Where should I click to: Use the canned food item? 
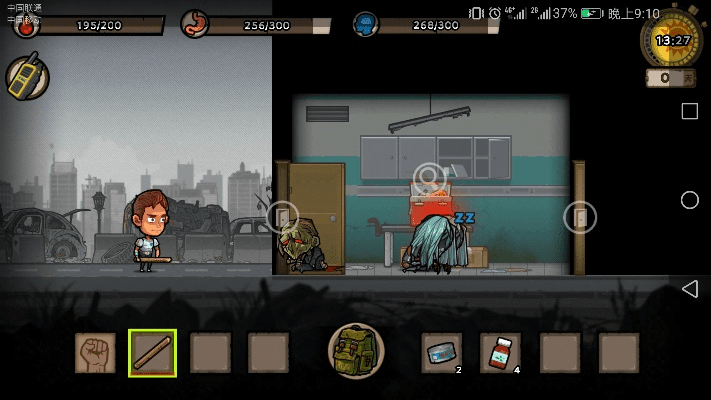pyautogui.click(x=441, y=353)
